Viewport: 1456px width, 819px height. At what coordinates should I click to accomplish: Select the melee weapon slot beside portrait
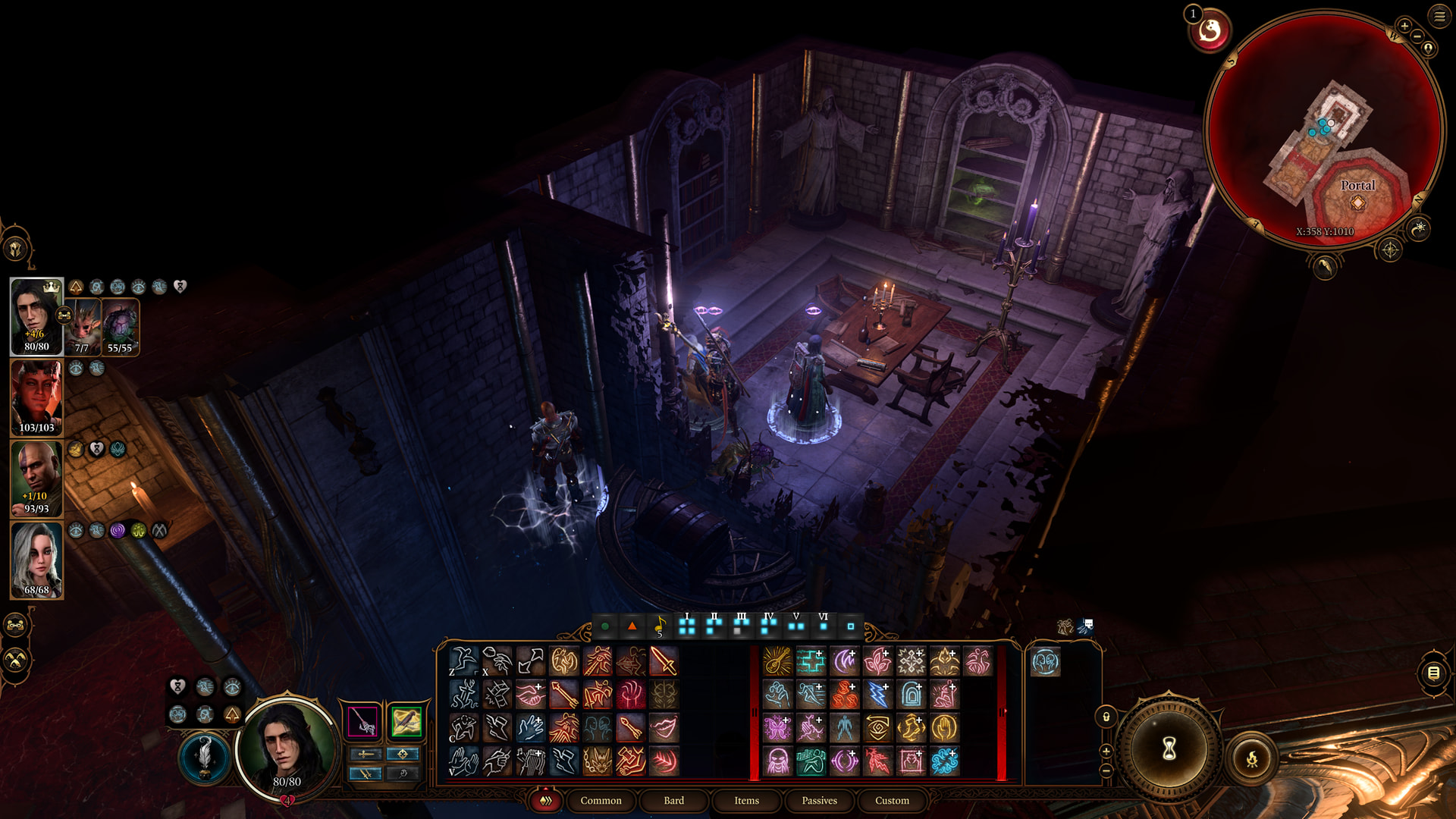click(363, 721)
